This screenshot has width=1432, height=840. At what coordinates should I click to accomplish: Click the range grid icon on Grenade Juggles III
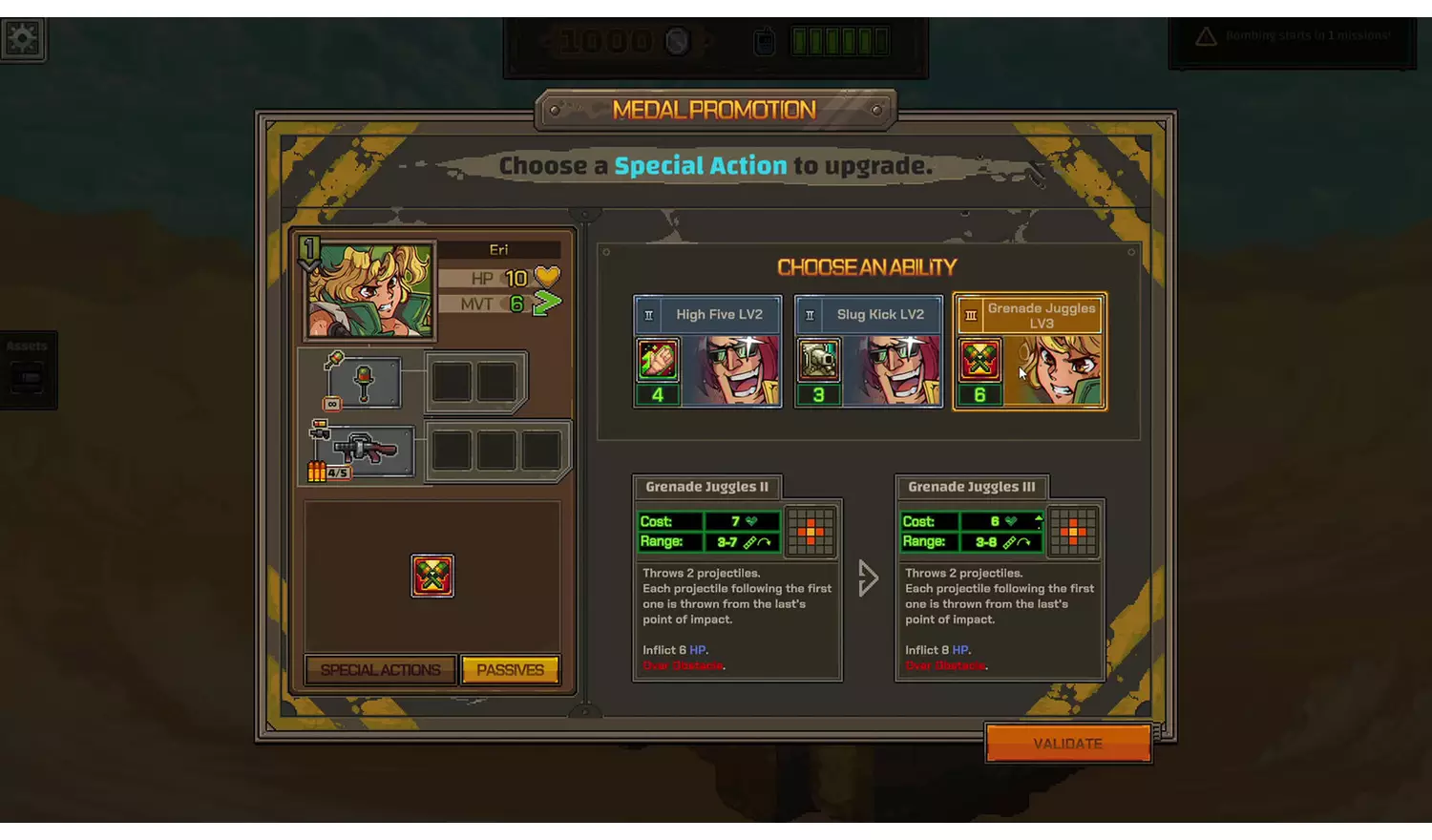(x=1073, y=532)
